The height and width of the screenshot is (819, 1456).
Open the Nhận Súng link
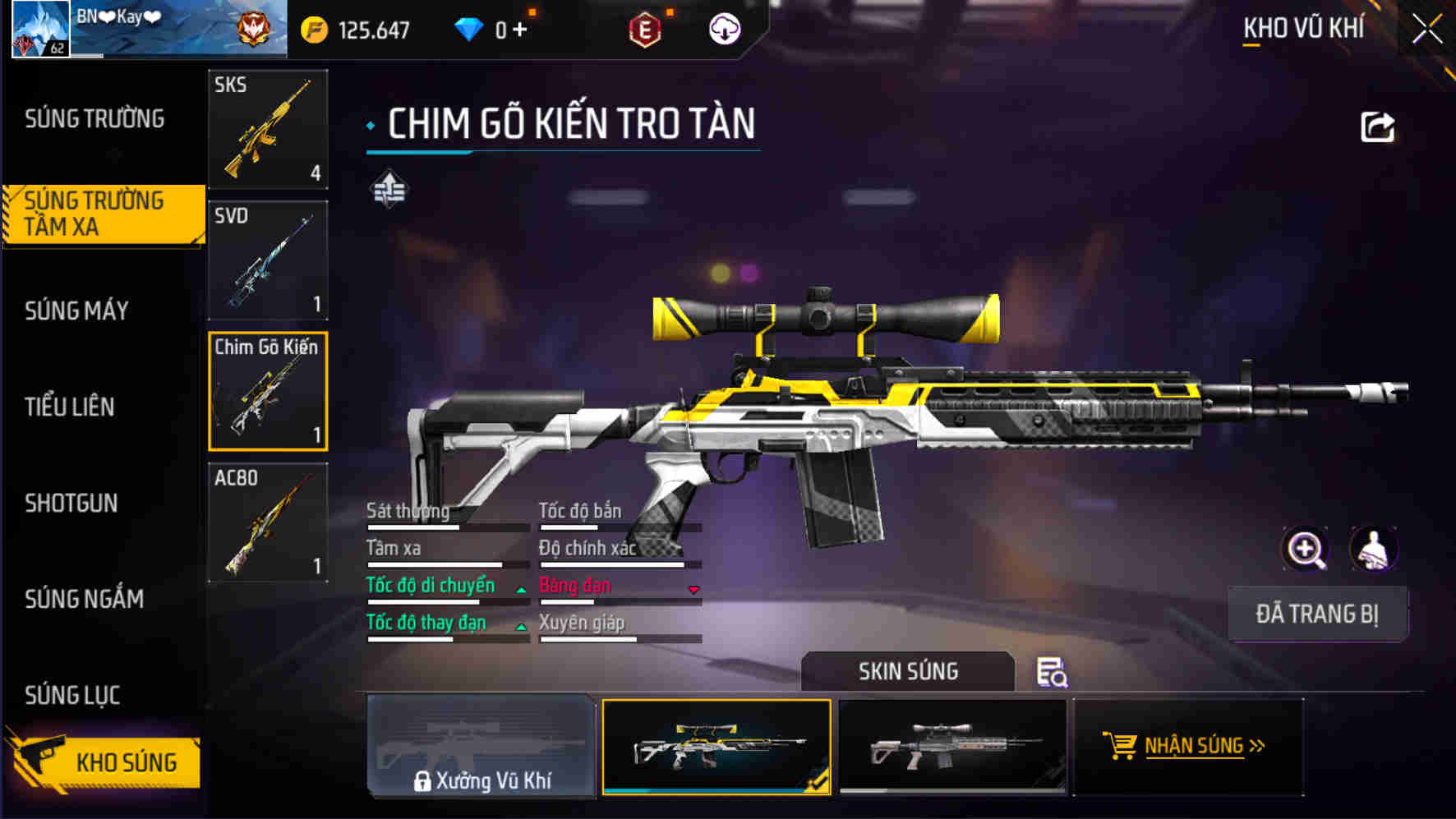coord(1188,746)
